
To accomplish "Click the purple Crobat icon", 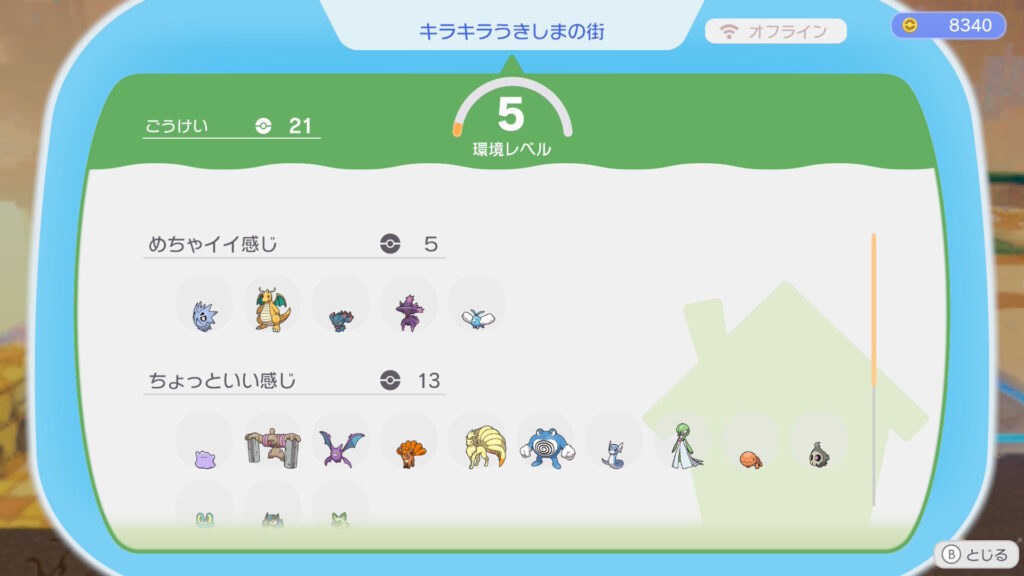I will click(340, 447).
